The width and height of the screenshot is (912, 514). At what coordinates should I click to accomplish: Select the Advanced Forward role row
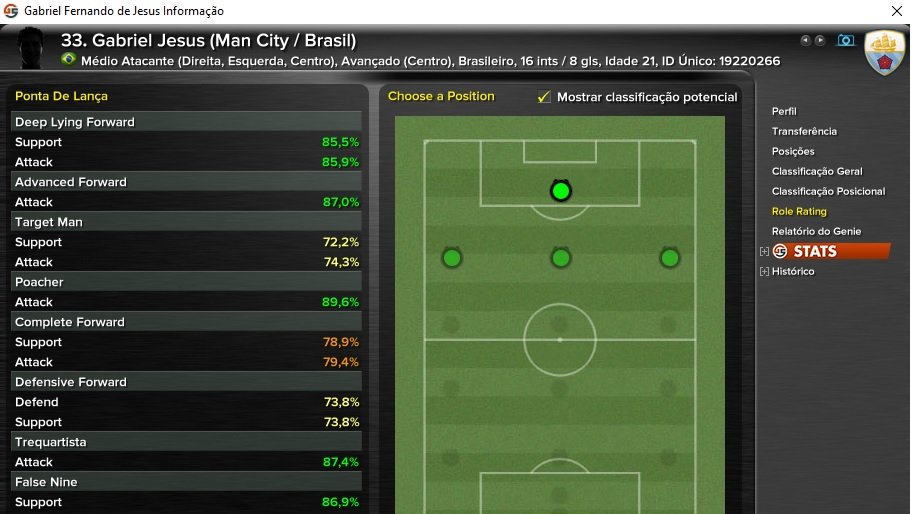pyautogui.click(x=186, y=182)
